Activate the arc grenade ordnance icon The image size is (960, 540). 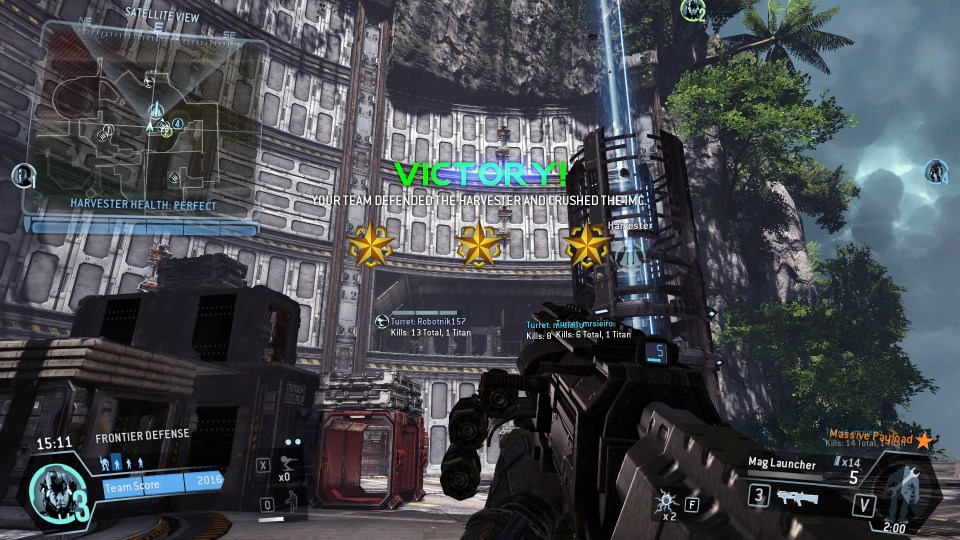pos(666,499)
